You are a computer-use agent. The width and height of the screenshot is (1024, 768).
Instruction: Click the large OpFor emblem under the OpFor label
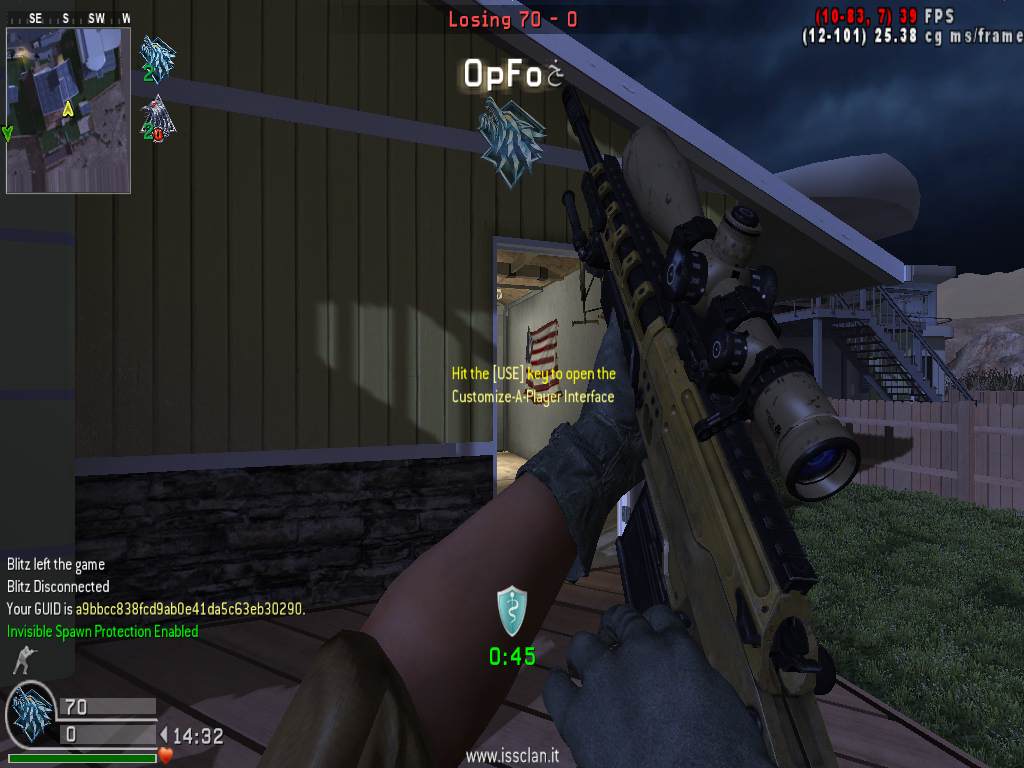tap(512, 140)
